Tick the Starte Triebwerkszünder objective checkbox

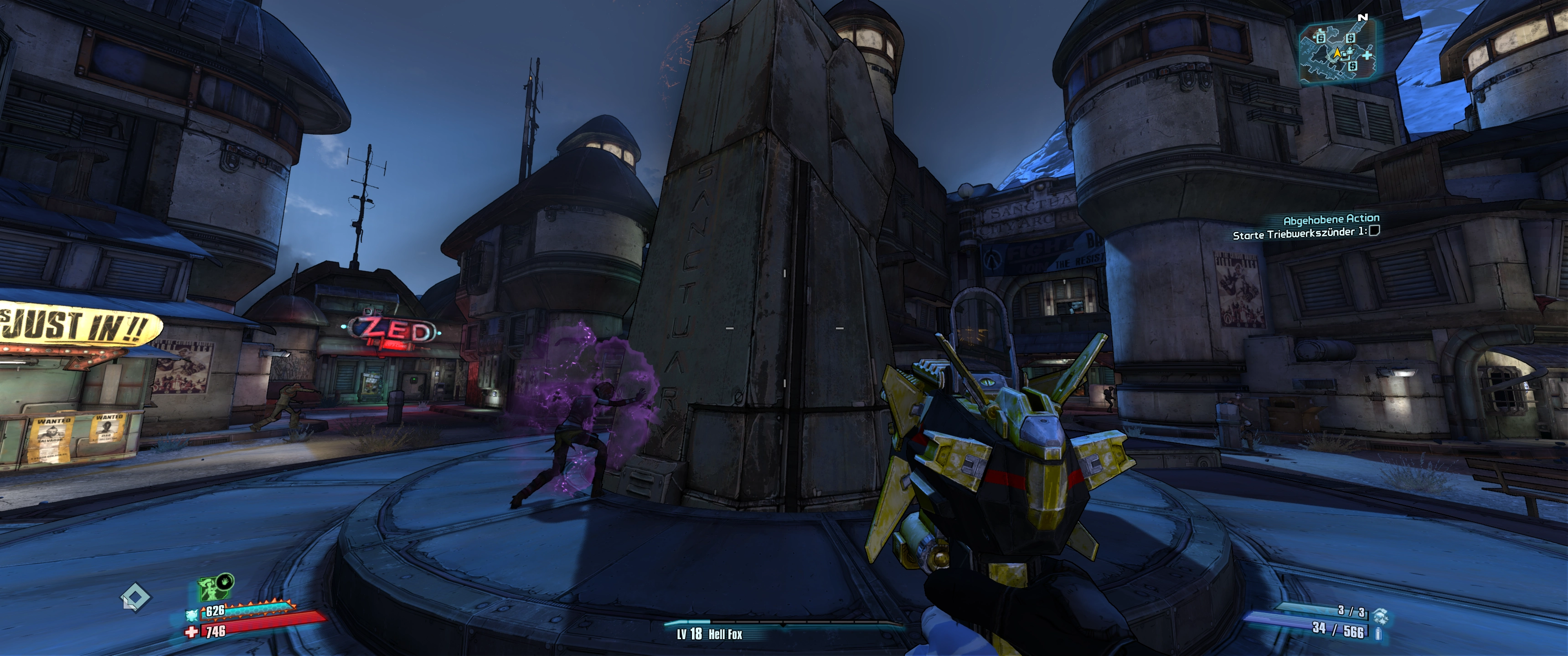[x=1374, y=231]
